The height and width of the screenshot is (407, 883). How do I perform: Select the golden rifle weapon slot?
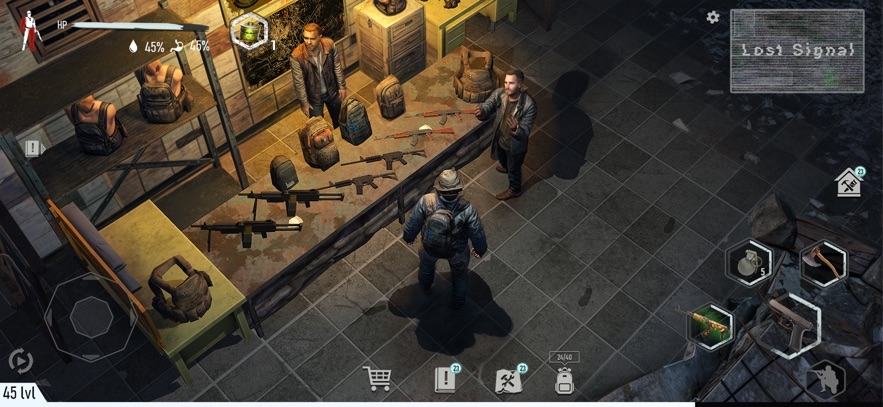pyautogui.click(x=710, y=327)
